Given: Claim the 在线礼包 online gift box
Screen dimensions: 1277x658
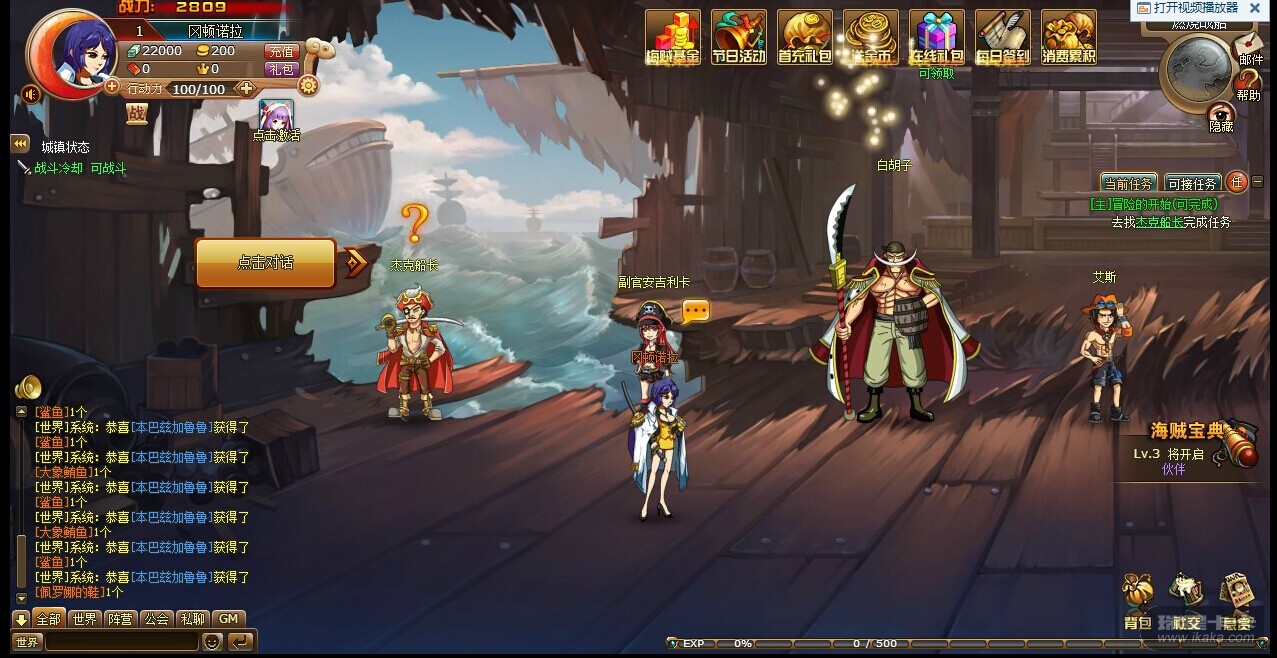Looking at the screenshot, I should coord(936,36).
